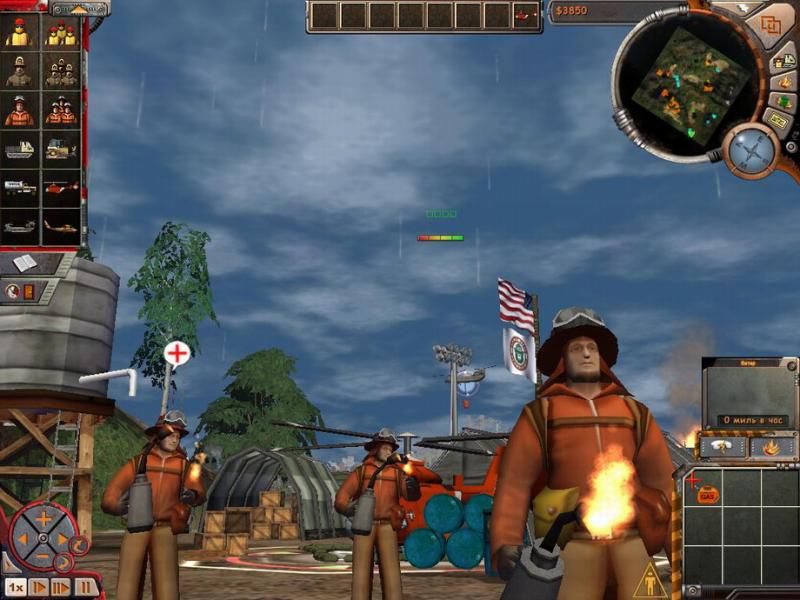The image size is (800, 600).
Task: Select the yellow-jacket firefighter squad
Action: coord(60,33)
